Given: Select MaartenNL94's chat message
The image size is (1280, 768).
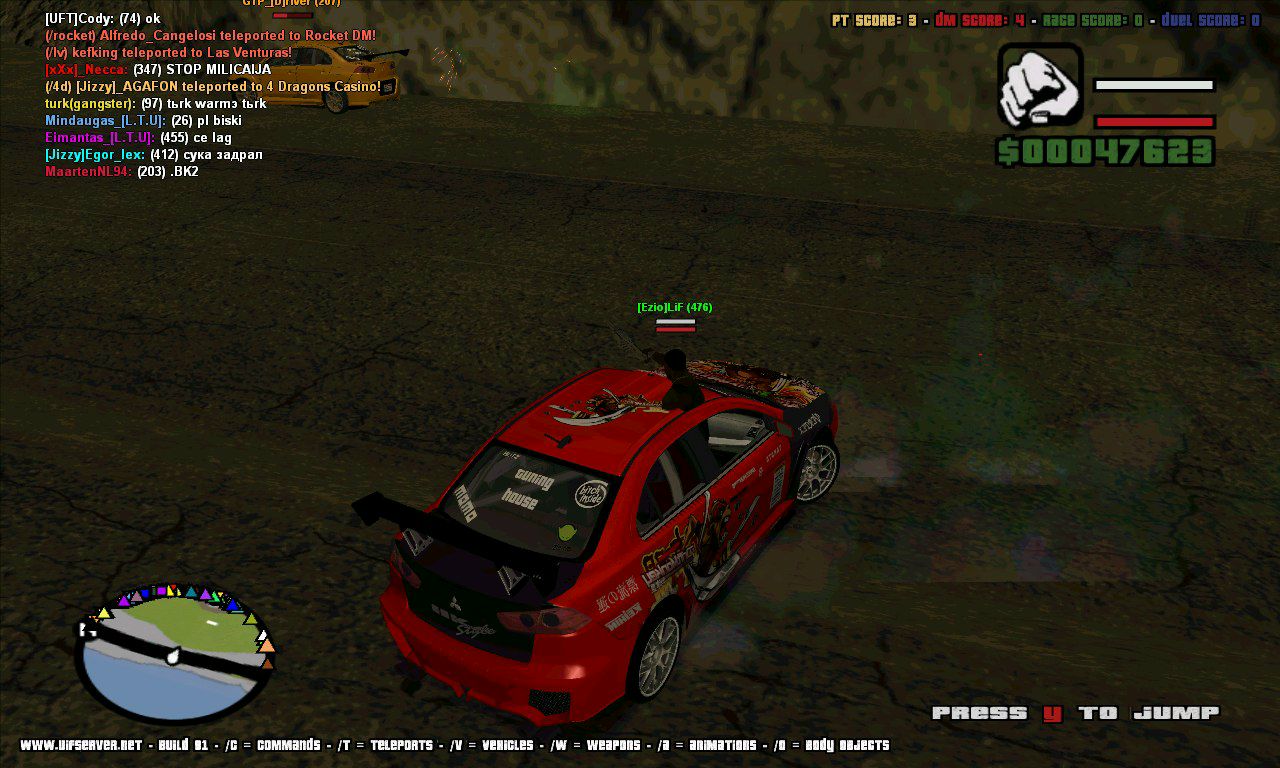Looking at the screenshot, I should point(122,172).
